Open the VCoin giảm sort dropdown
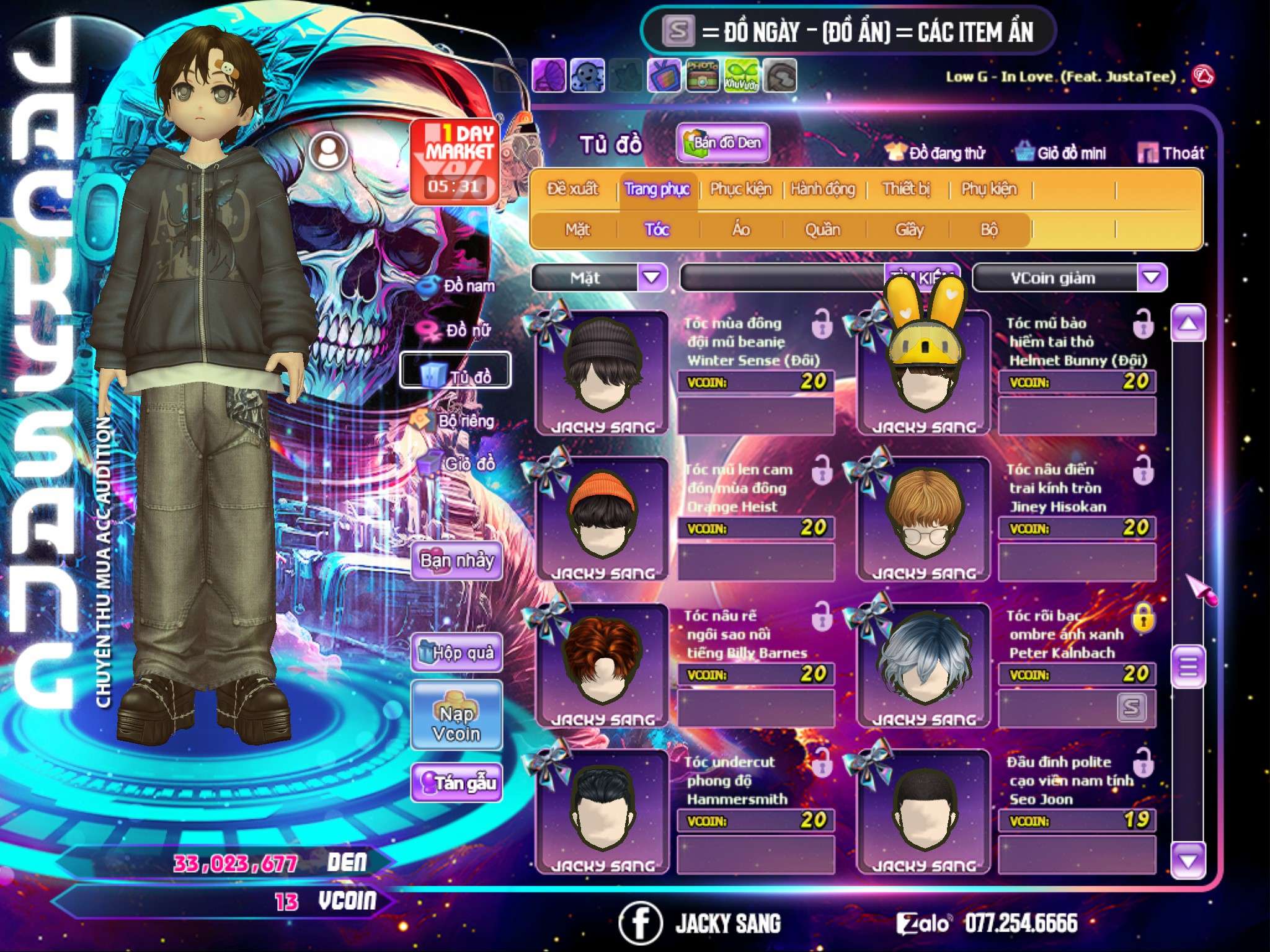 1152,277
